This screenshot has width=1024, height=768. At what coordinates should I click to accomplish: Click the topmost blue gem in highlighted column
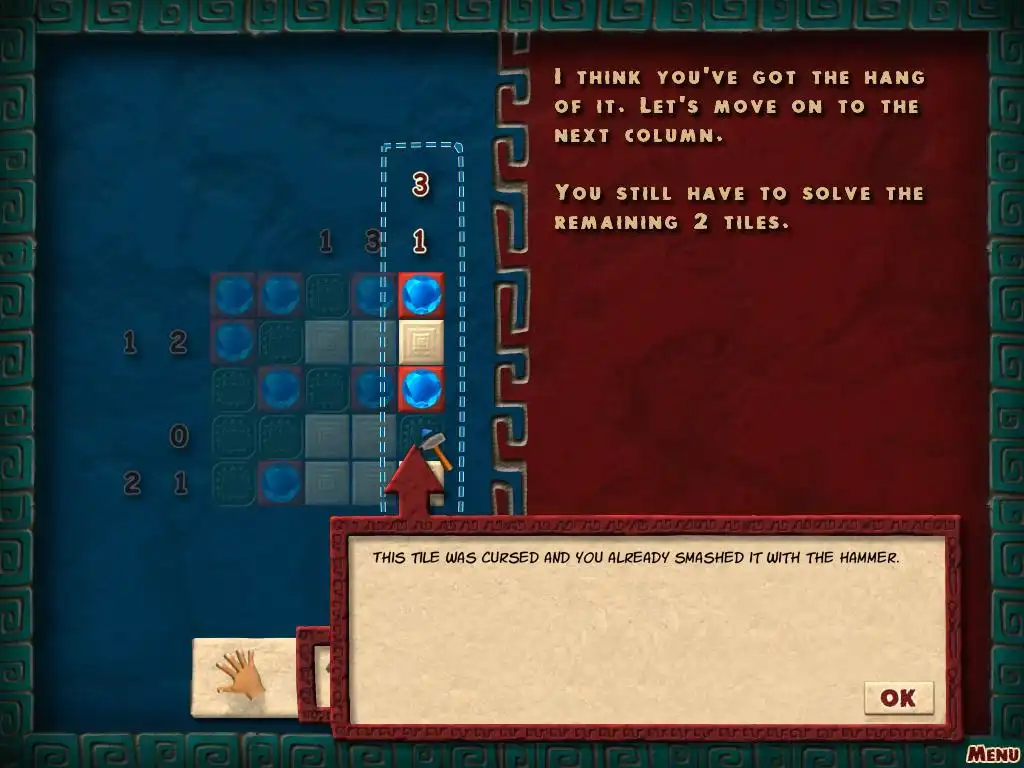[421, 295]
